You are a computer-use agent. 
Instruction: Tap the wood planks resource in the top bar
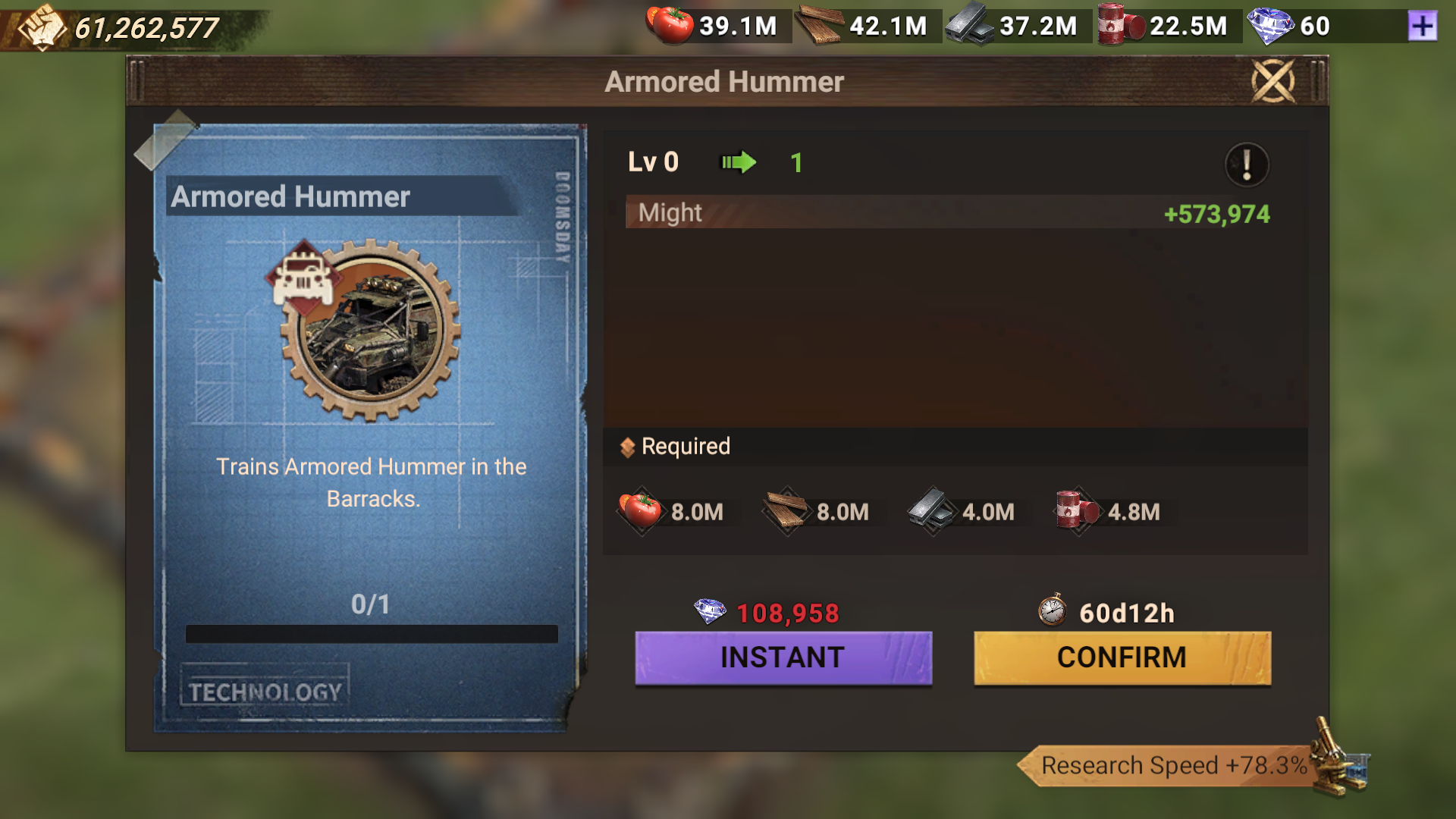coord(820,25)
